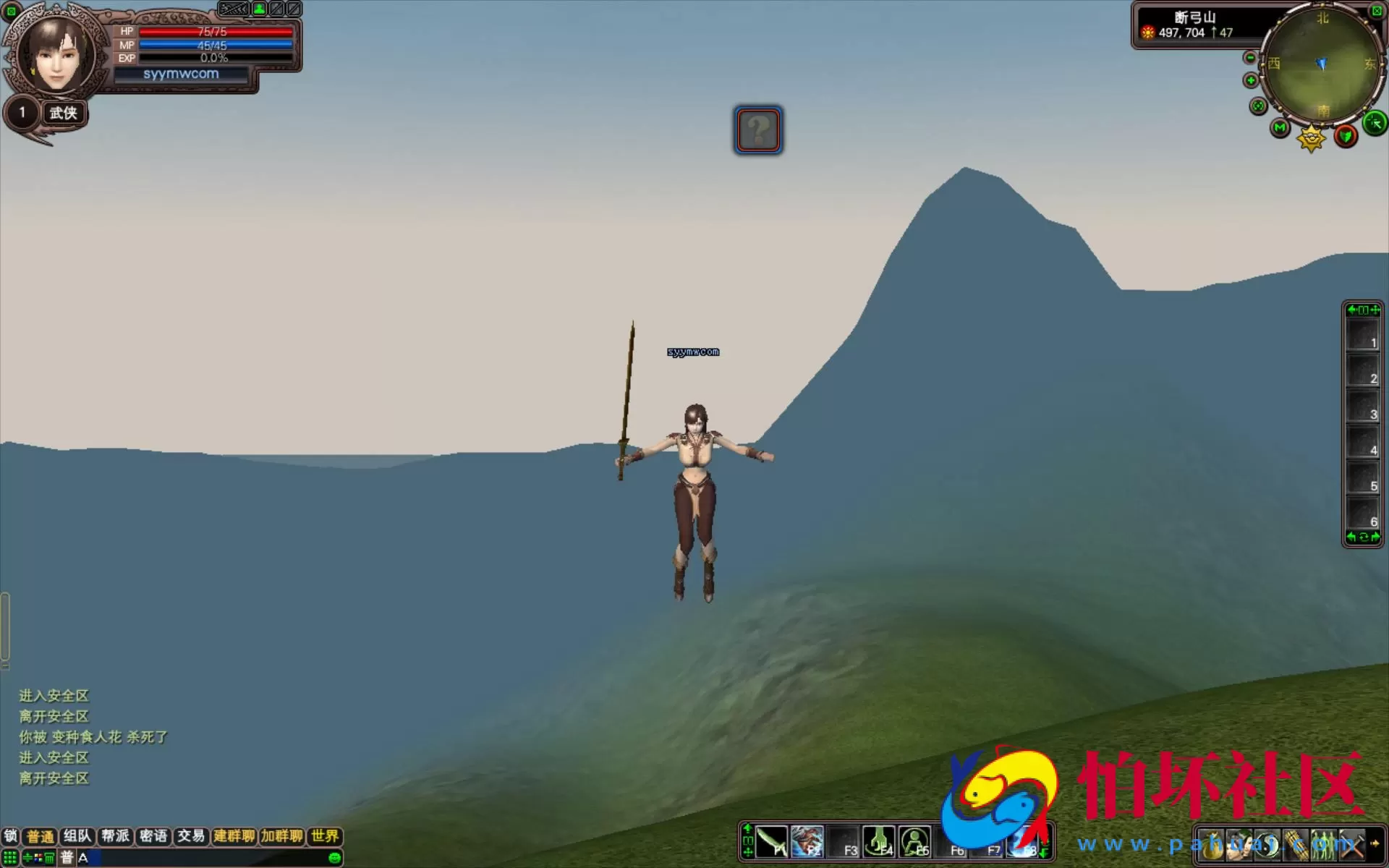Open the world map with the M button
The image size is (1389, 868).
(x=1280, y=129)
